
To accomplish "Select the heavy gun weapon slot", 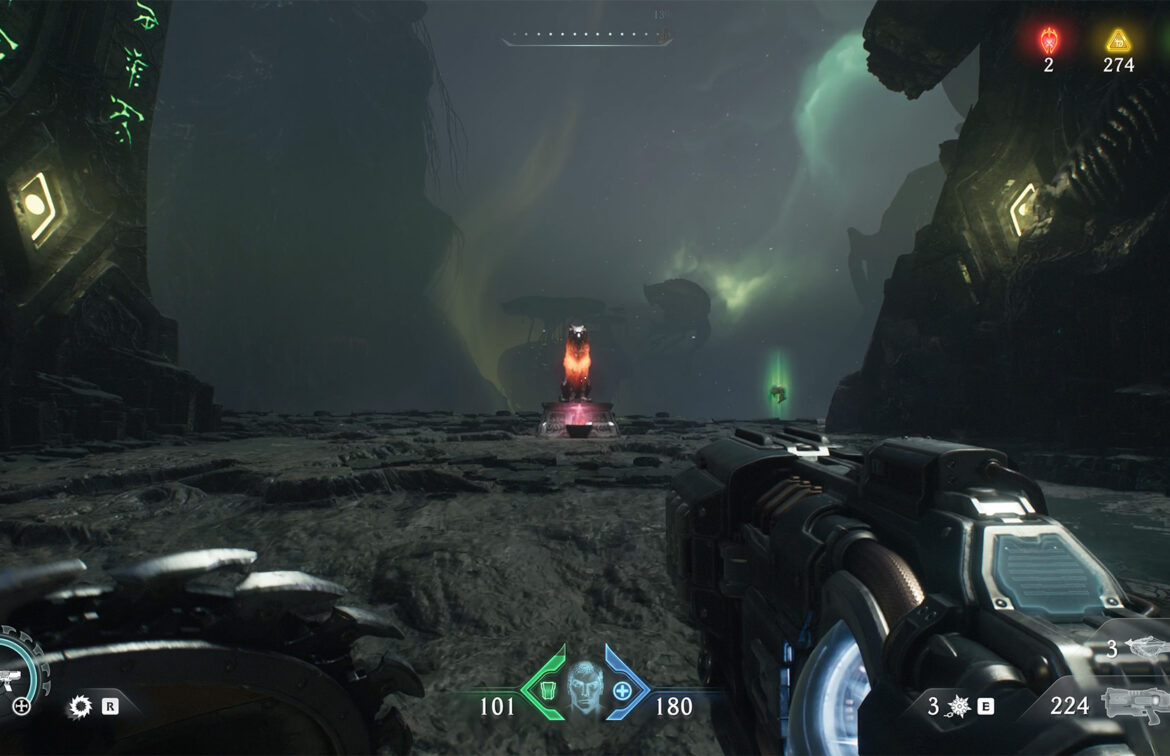I will [x=1134, y=703].
